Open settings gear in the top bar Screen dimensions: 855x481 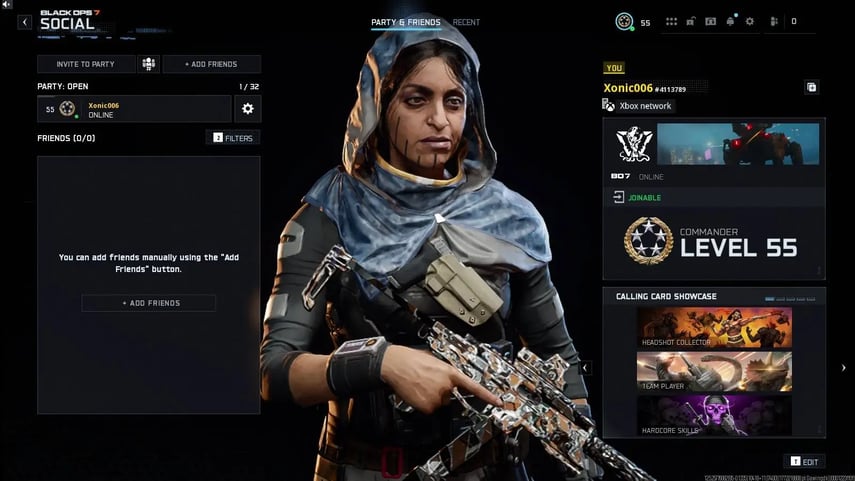click(x=750, y=21)
